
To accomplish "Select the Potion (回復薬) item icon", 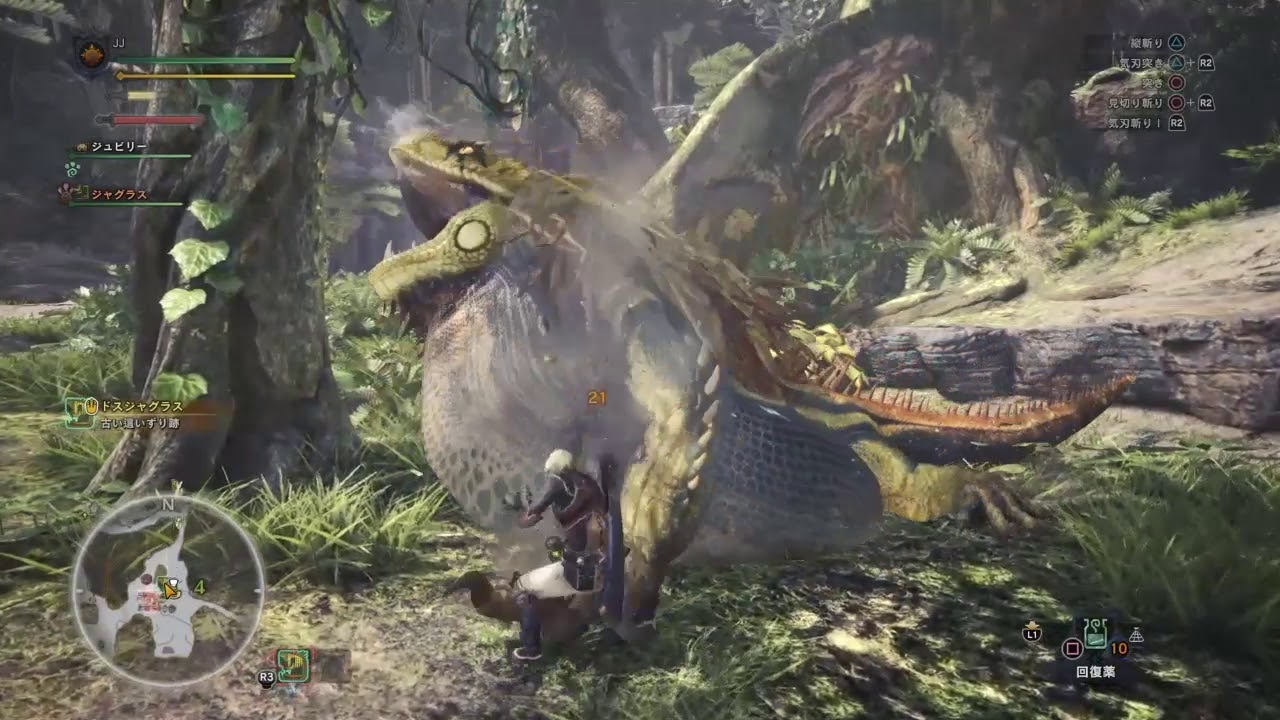I will click(1096, 634).
